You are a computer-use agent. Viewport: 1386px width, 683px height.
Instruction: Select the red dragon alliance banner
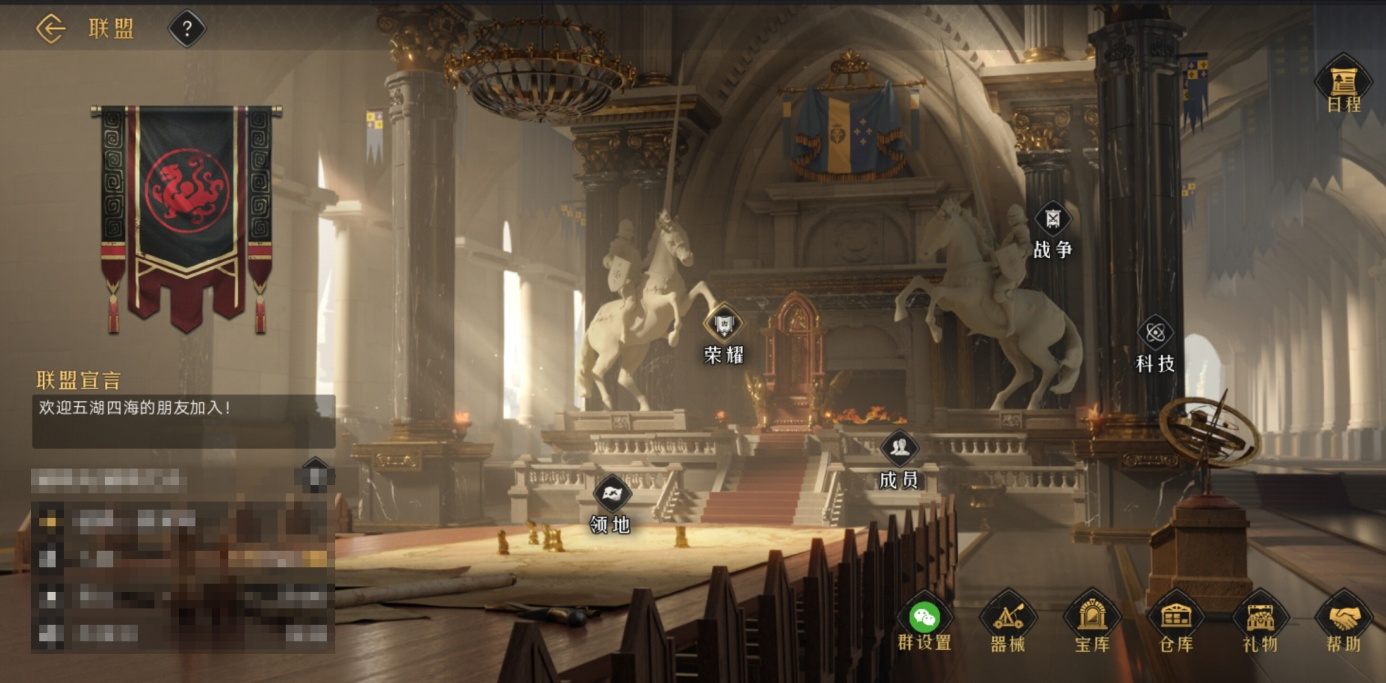(x=186, y=215)
